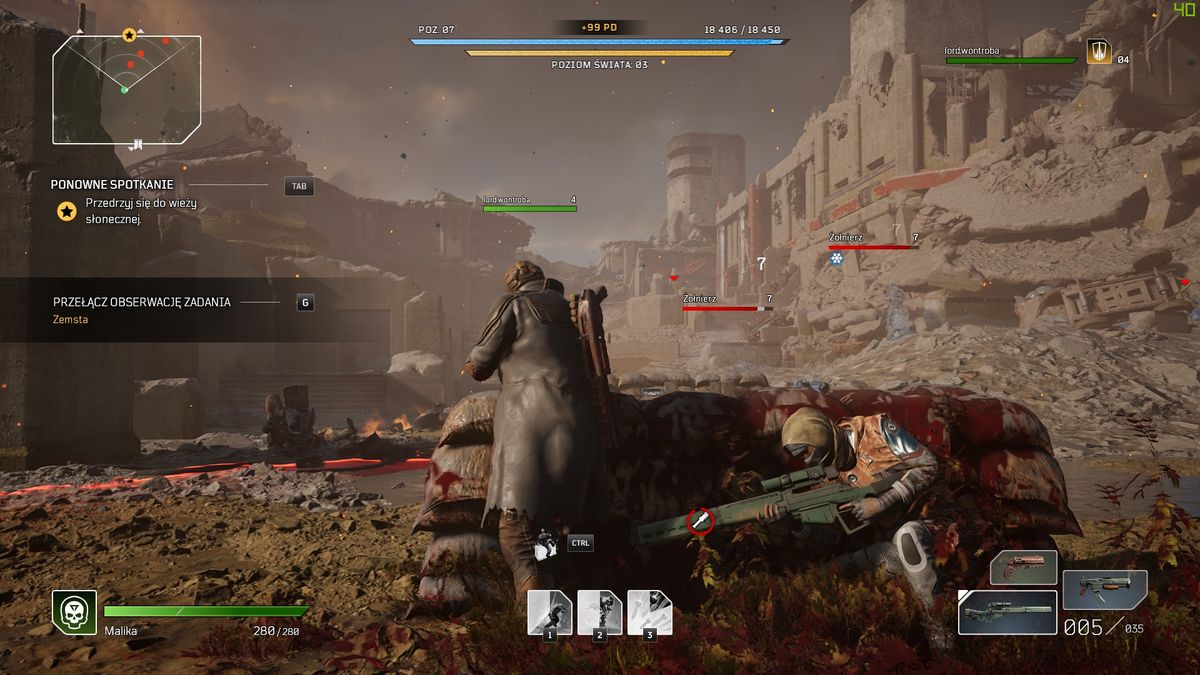Activate the skill icon in slot 1

(x=549, y=611)
